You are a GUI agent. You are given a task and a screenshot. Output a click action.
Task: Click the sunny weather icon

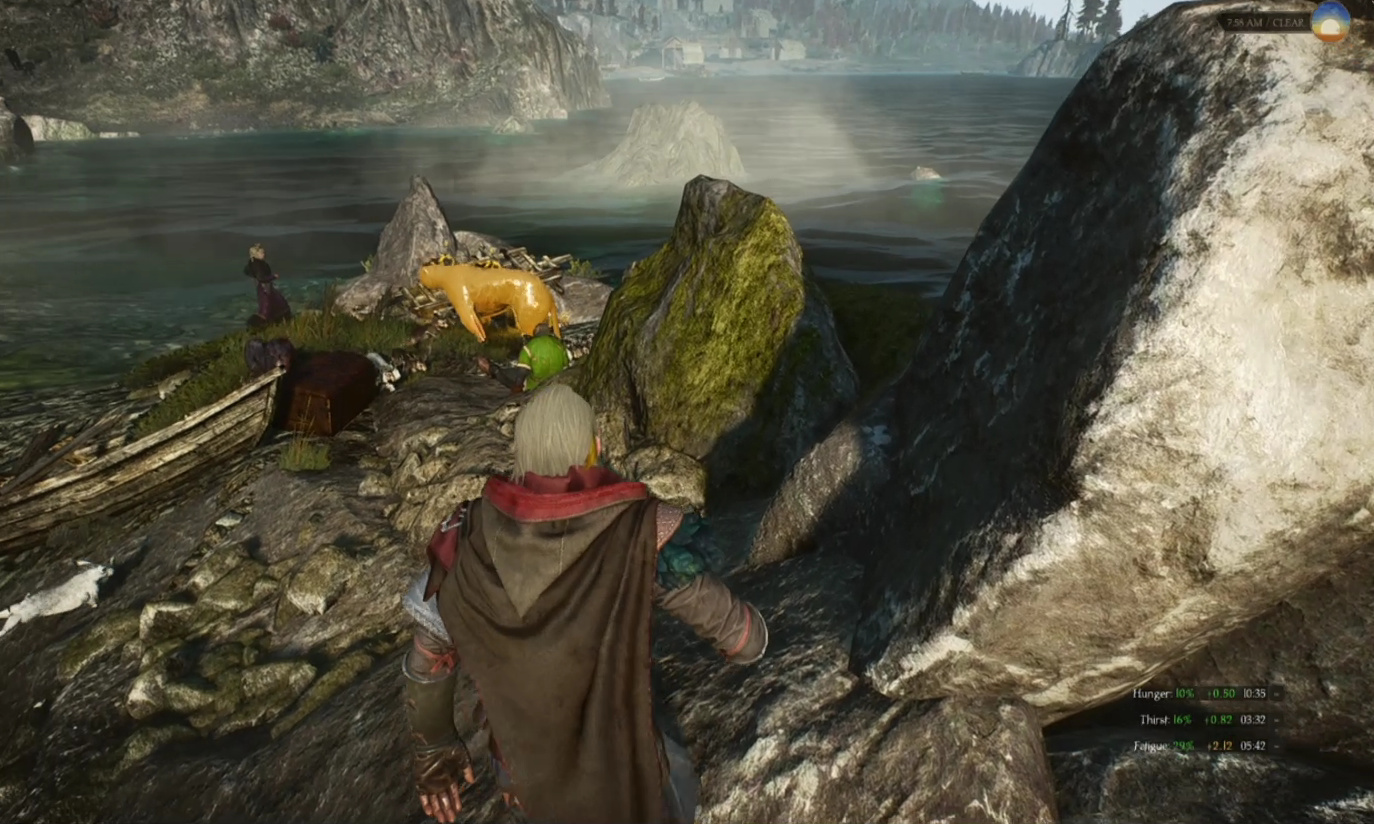click(x=1330, y=22)
